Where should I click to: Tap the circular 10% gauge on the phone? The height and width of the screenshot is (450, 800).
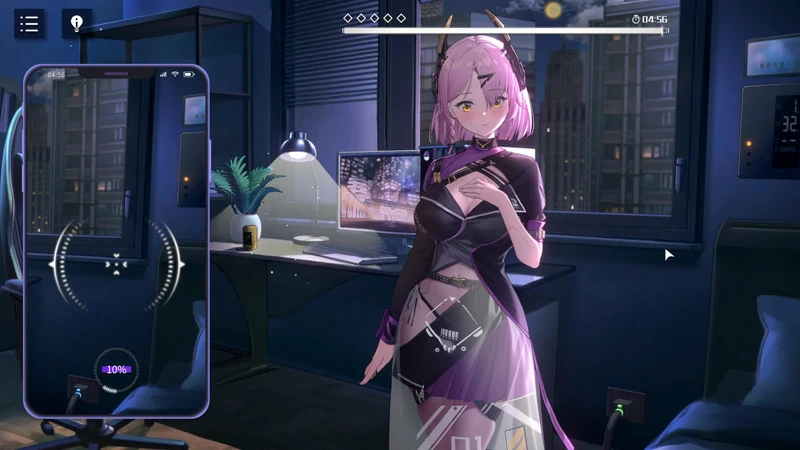(x=116, y=369)
